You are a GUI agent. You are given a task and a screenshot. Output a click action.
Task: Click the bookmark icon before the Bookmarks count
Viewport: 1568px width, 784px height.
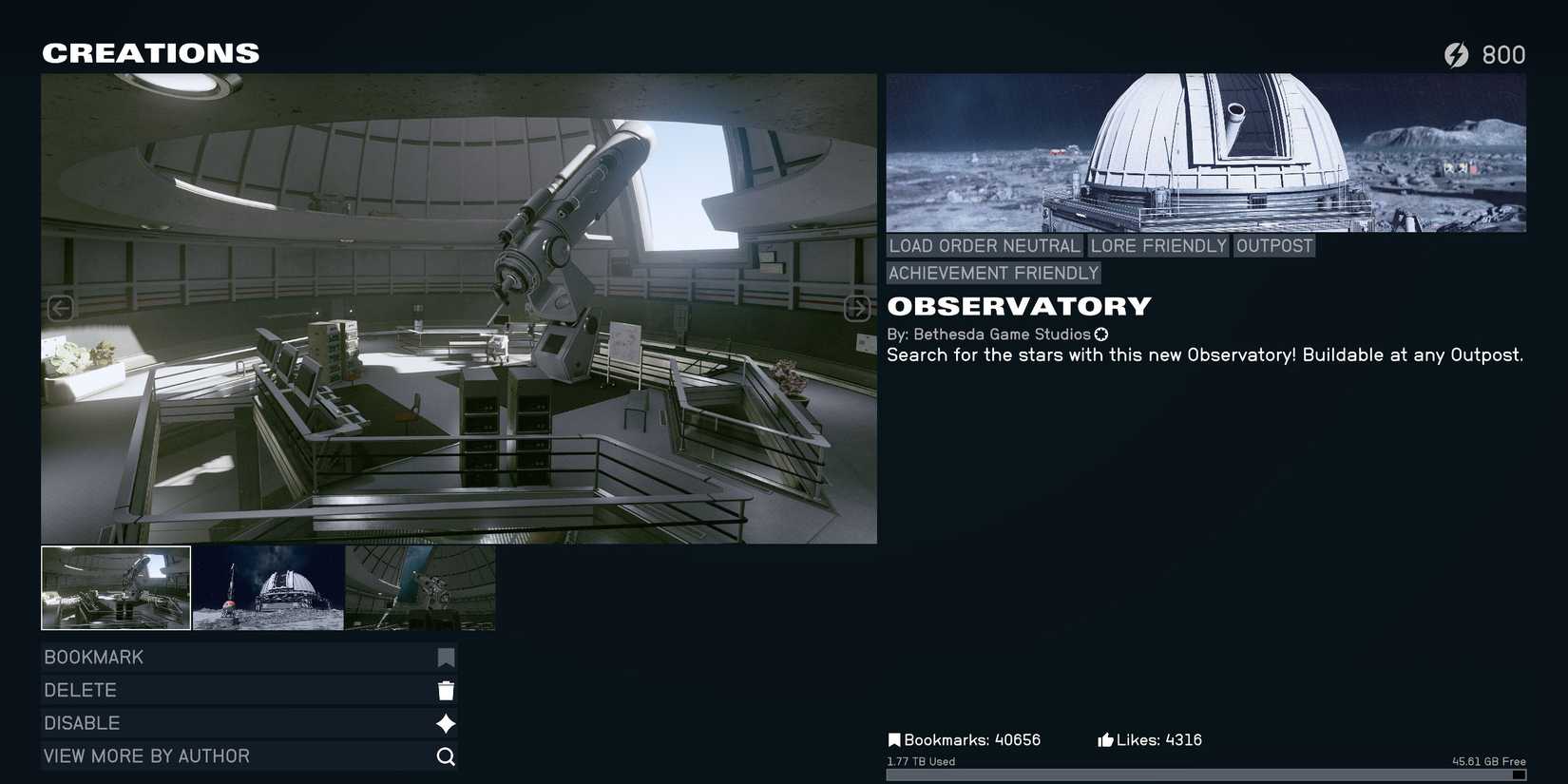click(894, 739)
